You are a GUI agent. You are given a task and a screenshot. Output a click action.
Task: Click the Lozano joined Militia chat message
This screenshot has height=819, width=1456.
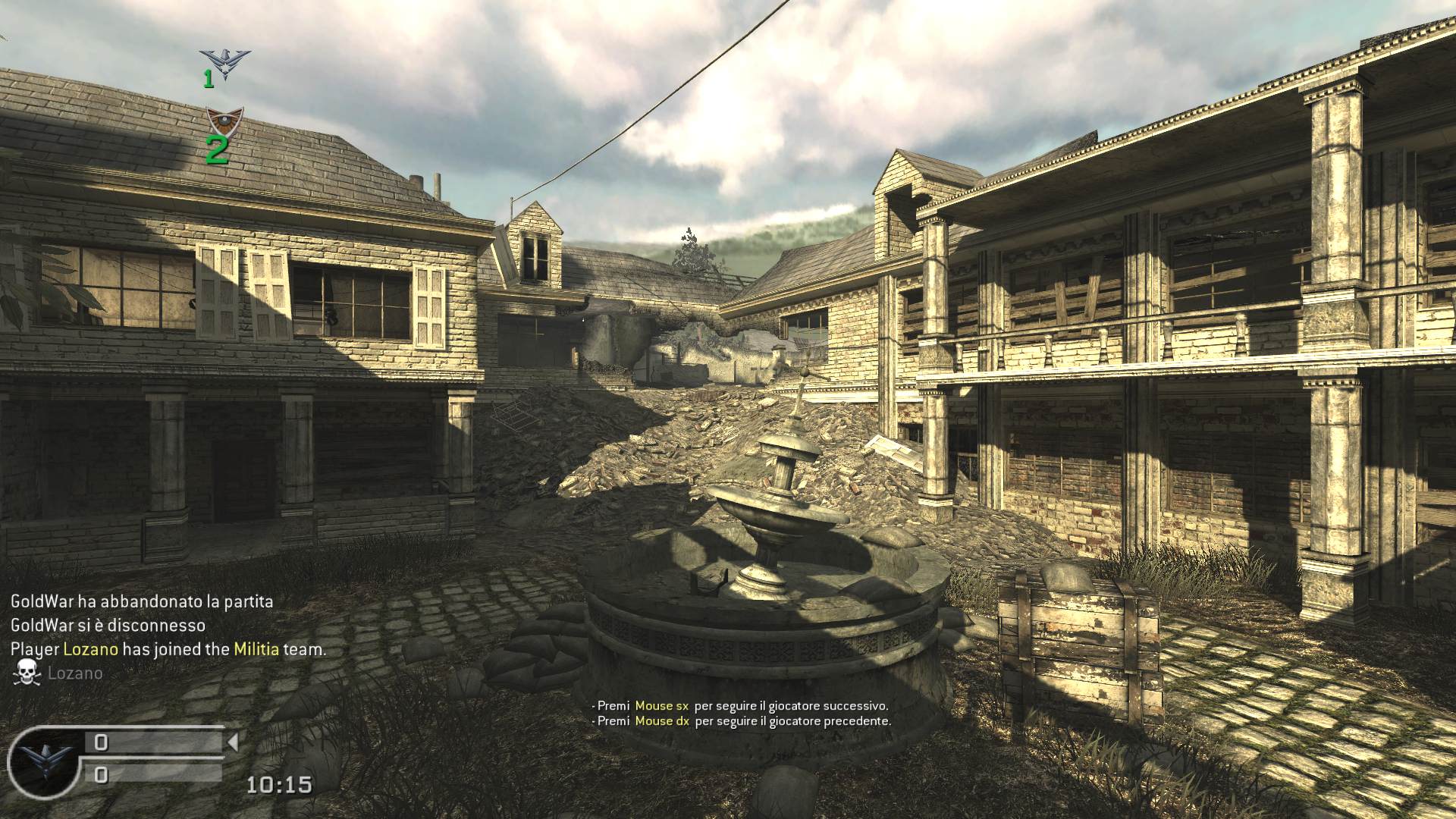(168, 649)
